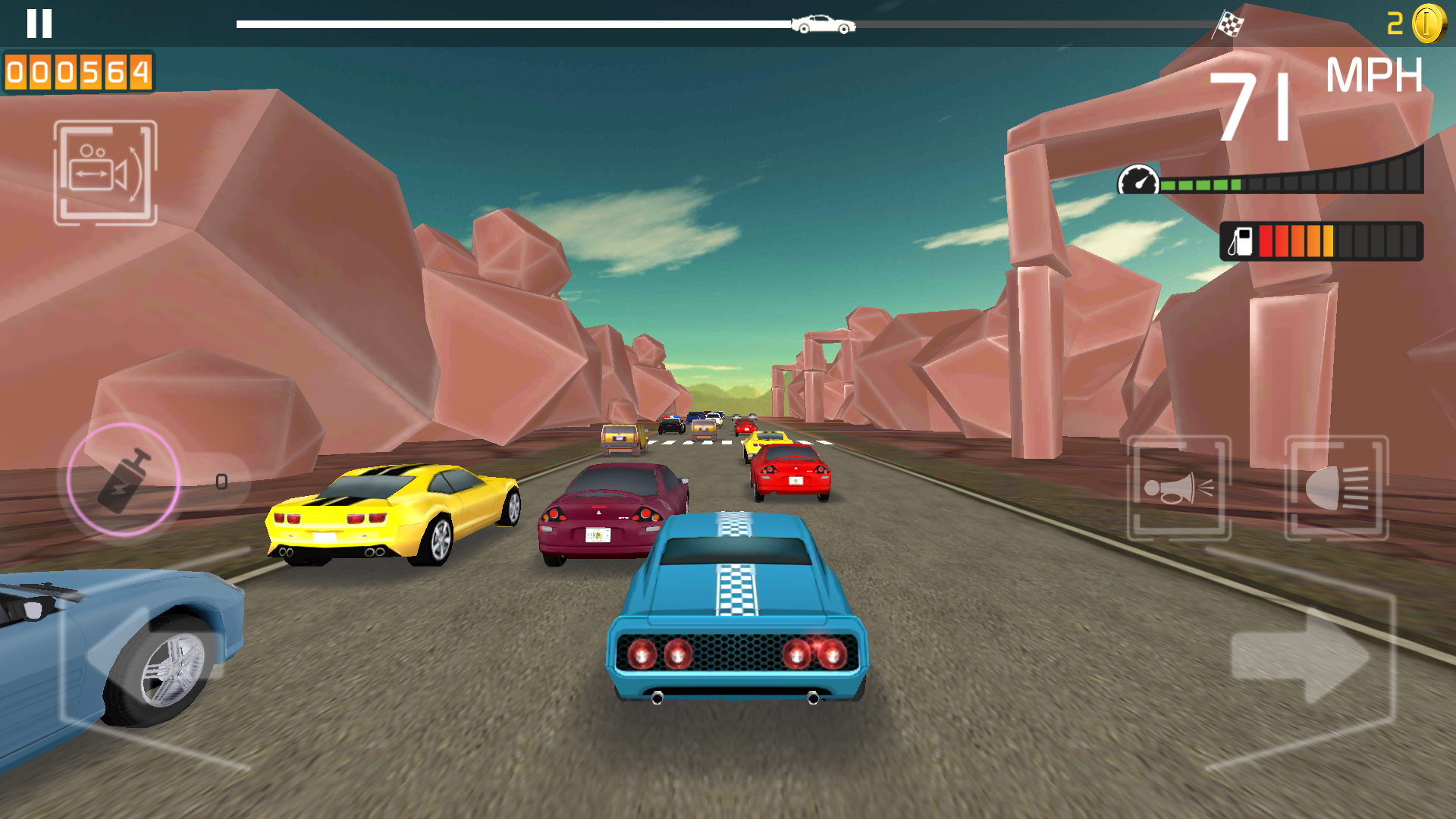The height and width of the screenshot is (819, 1456).
Task: Pause the race
Action: (39, 24)
